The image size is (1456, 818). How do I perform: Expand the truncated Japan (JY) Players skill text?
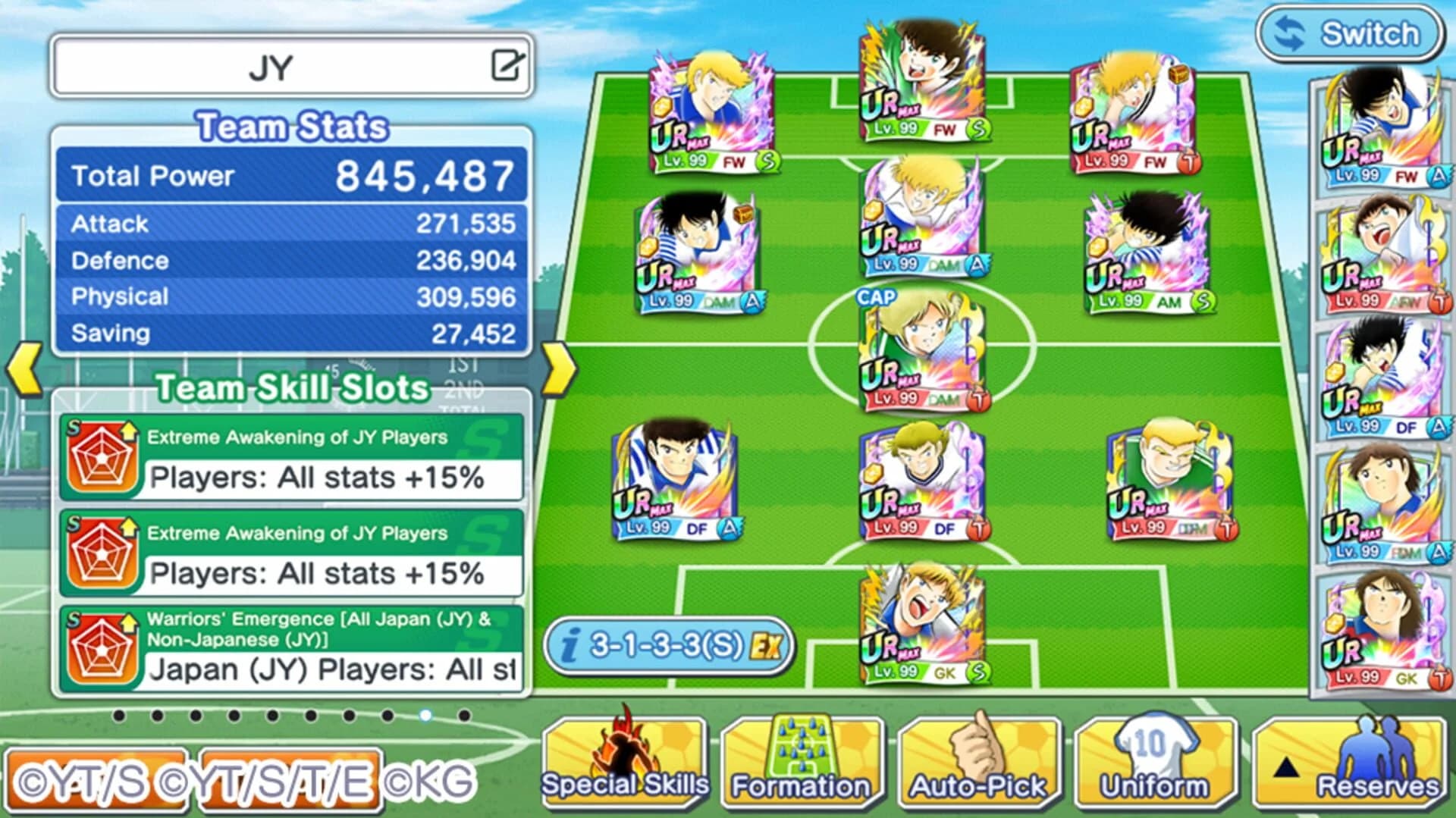[334, 670]
